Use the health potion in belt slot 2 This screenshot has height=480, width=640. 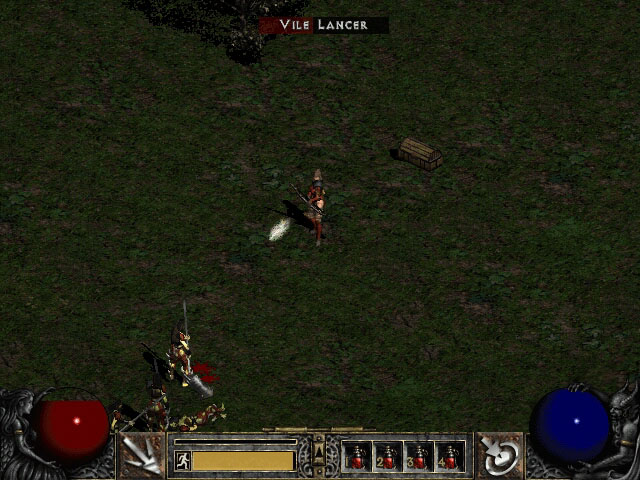pyautogui.click(x=388, y=457)
